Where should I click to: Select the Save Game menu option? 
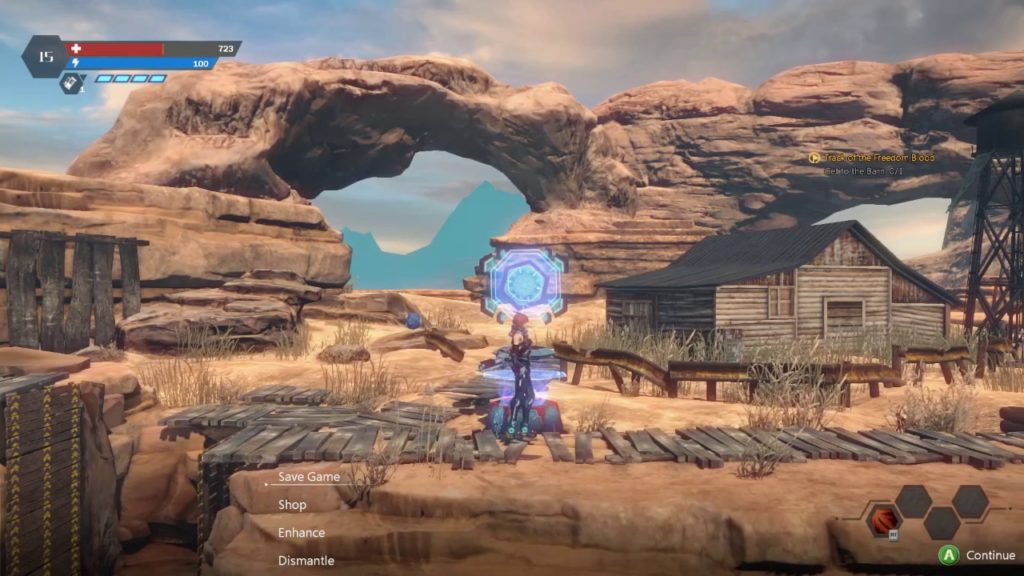click(x=308, y=477)
